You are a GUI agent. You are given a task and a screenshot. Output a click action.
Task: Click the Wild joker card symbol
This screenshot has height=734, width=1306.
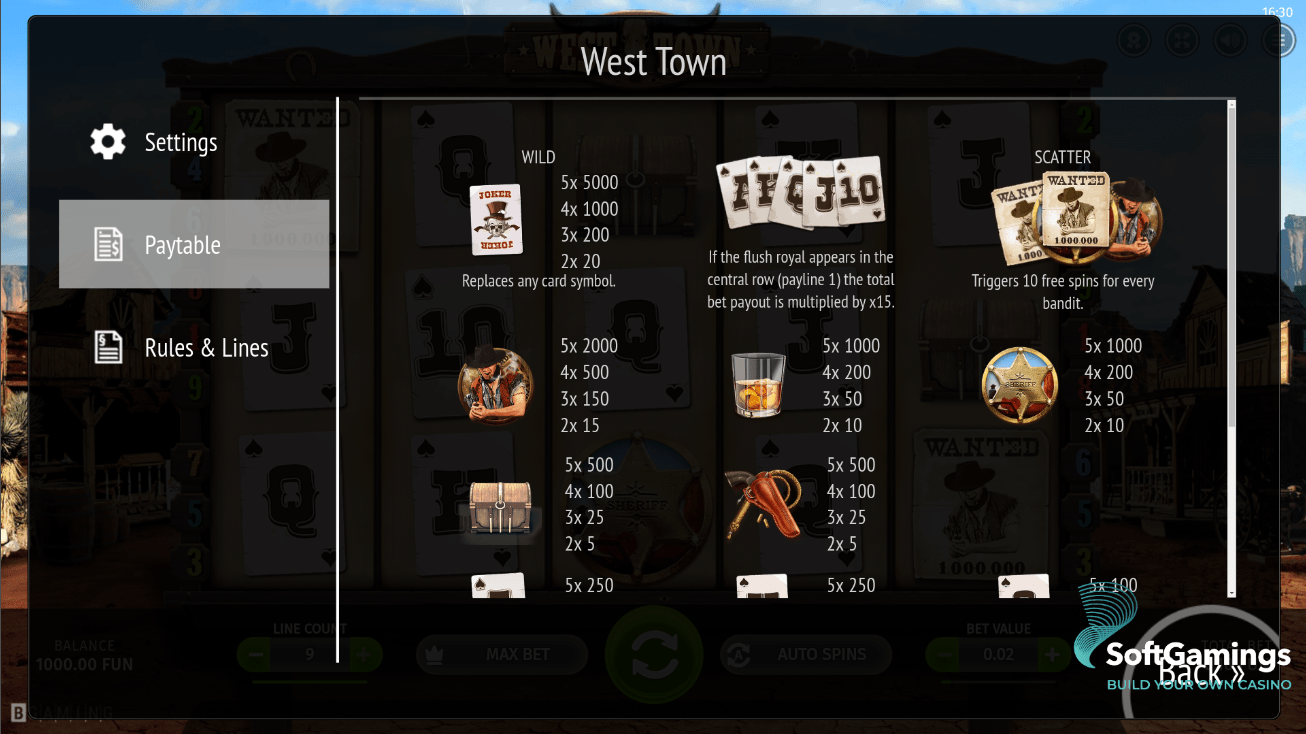tap(497, 219)
